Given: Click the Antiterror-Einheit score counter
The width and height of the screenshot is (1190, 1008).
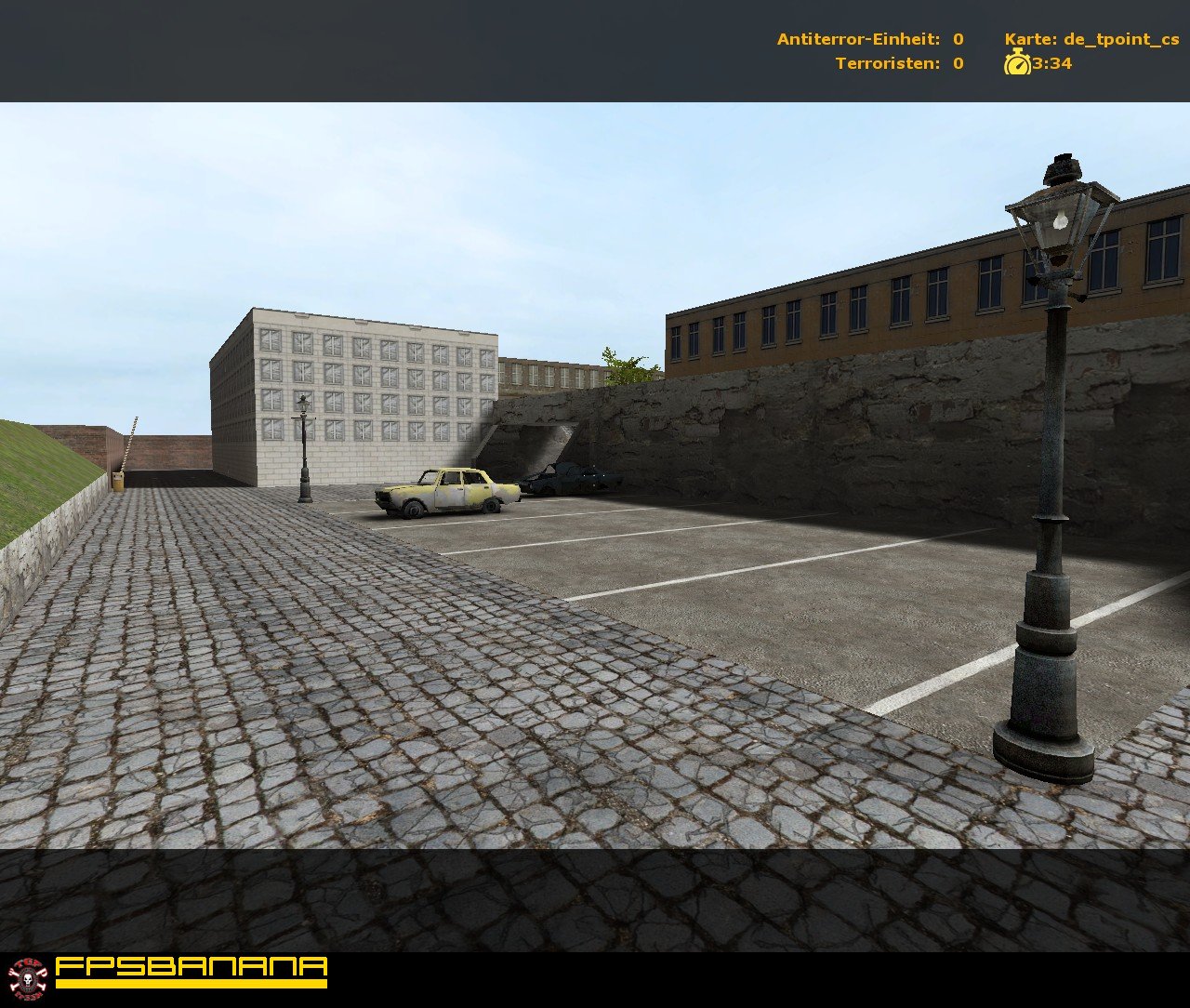Looking at the screenshot, I should click(x=869, y=40).
